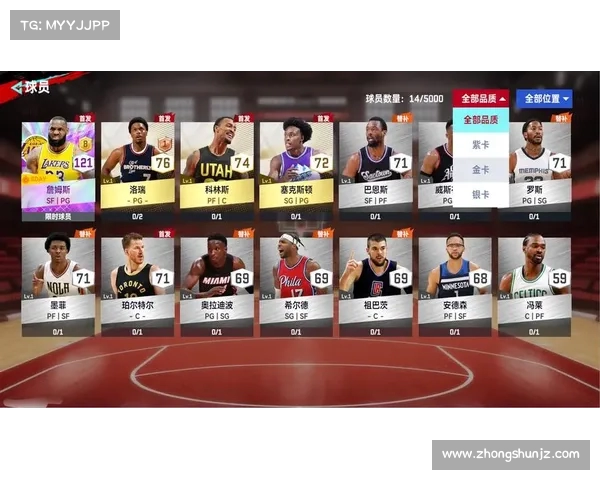This screenshot has height=480, width=600.
Task: Select the 洛瑞 player card rated 76
Action: (137, 168)
